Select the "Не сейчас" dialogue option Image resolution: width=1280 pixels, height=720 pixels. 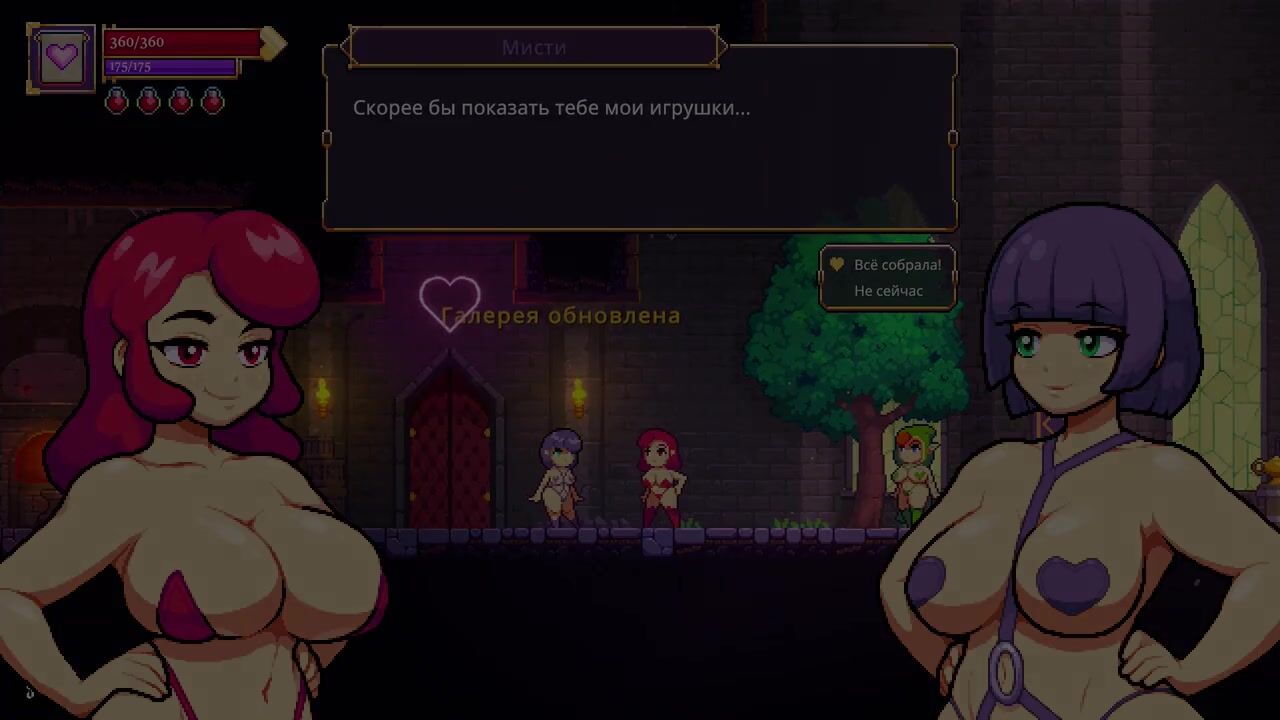coord(888,291)
